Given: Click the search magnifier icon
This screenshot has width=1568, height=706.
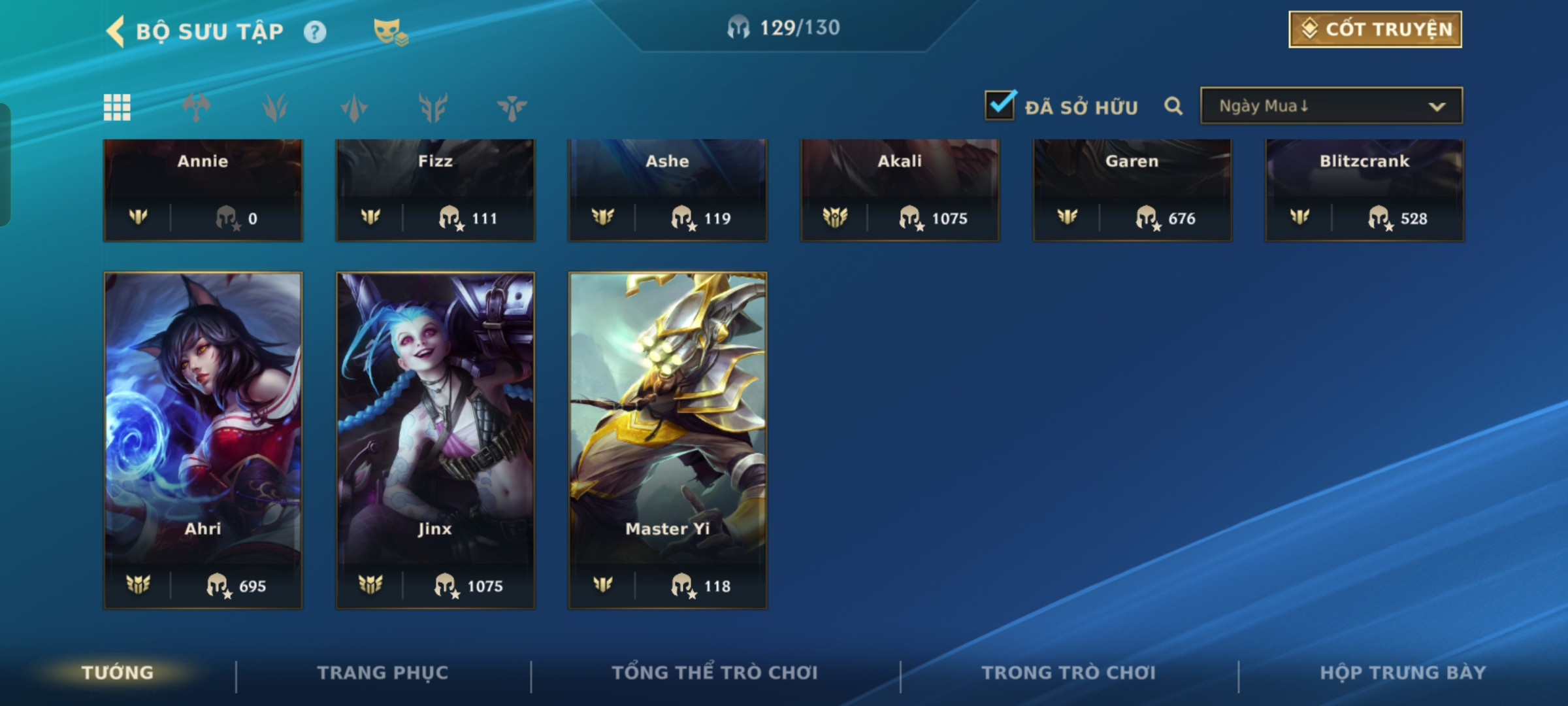Looking at the screenshot, I should coord(1173,106).
